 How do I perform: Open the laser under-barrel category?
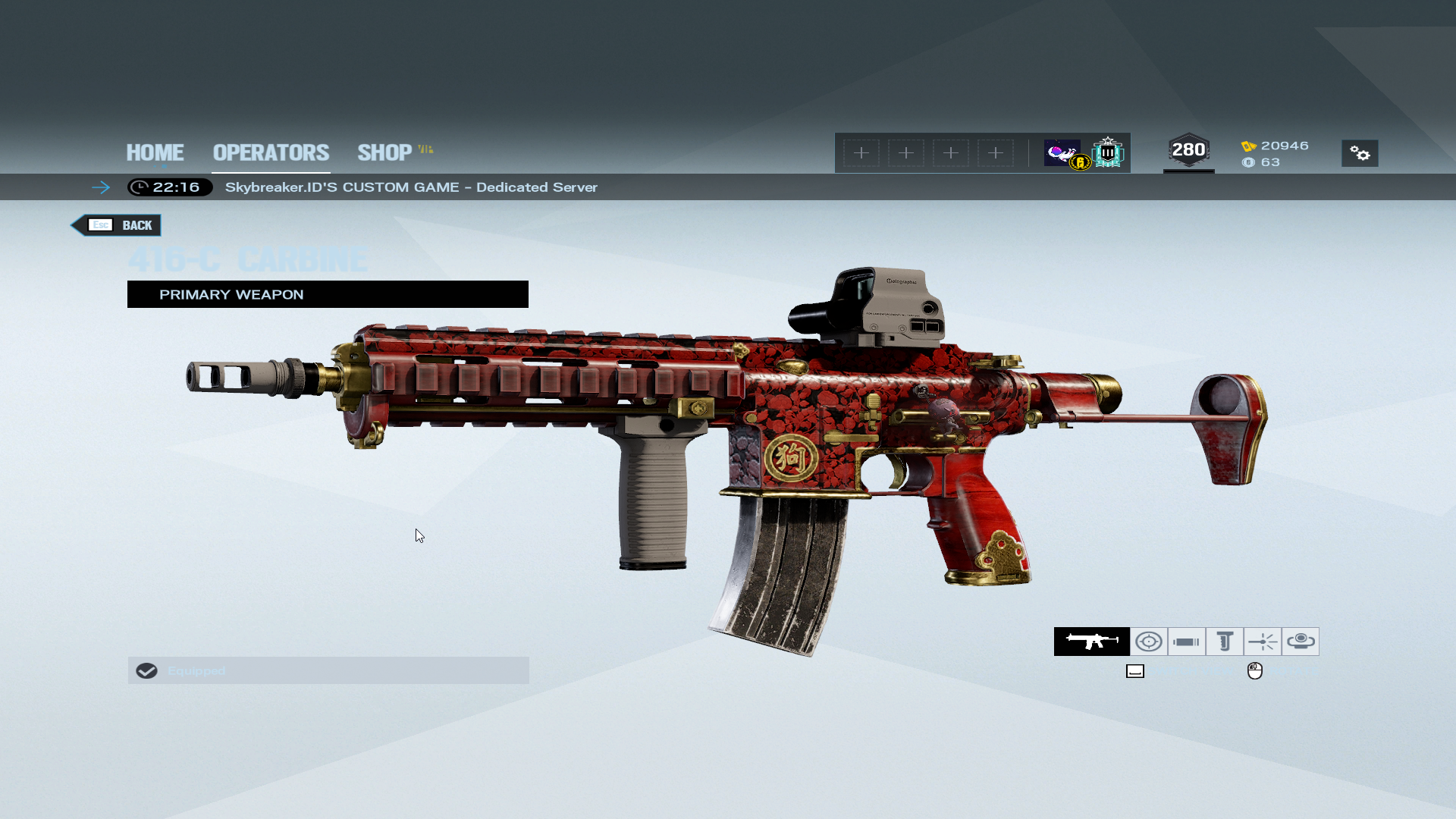1262,642
